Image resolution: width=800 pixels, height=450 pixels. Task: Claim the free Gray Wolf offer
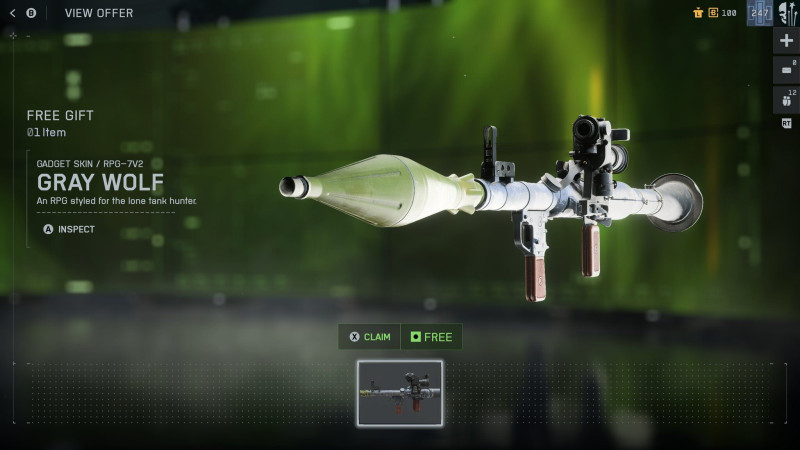tap(370, 337)
